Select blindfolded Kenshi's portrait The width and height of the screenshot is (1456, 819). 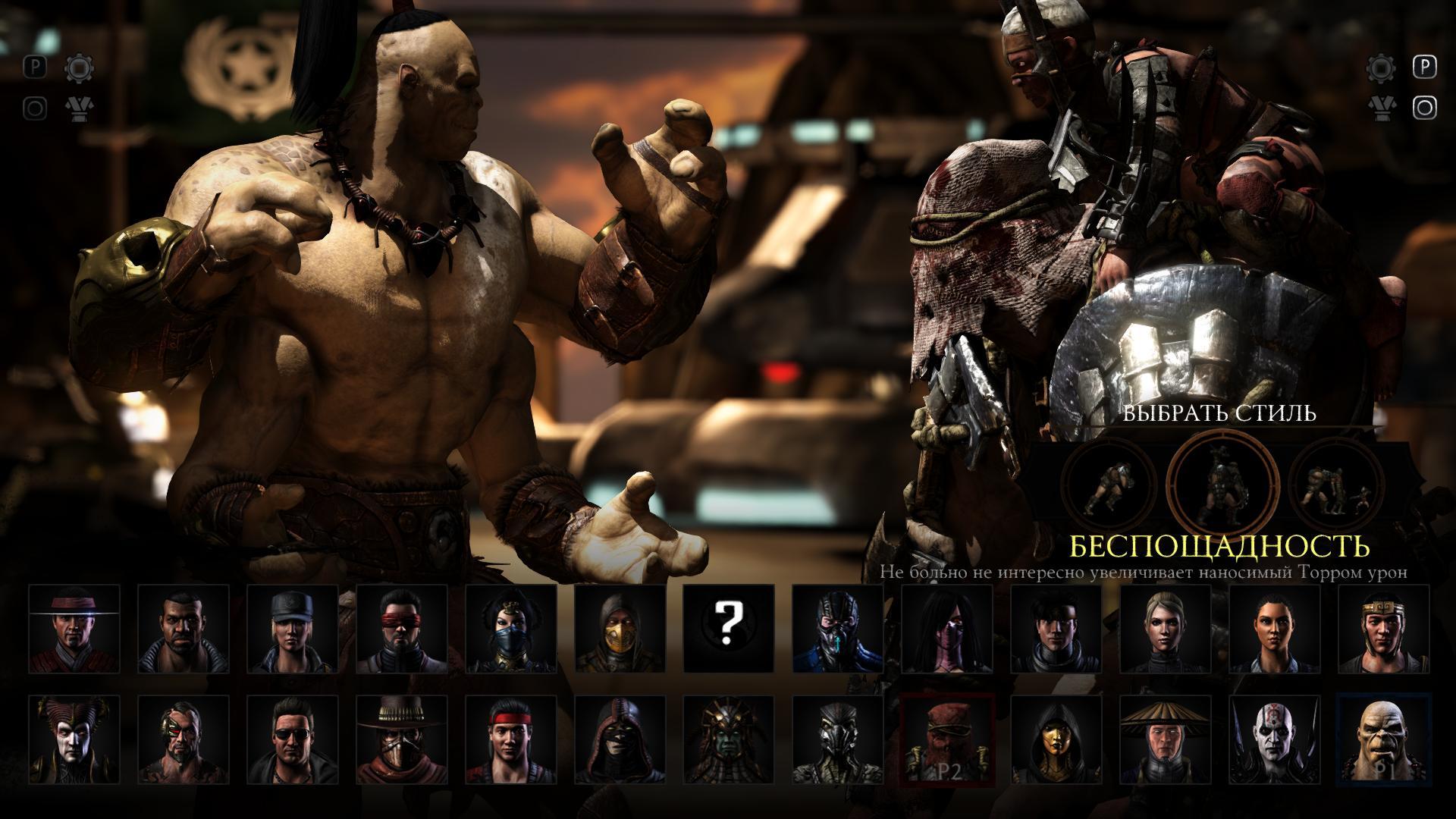[402, 629]
